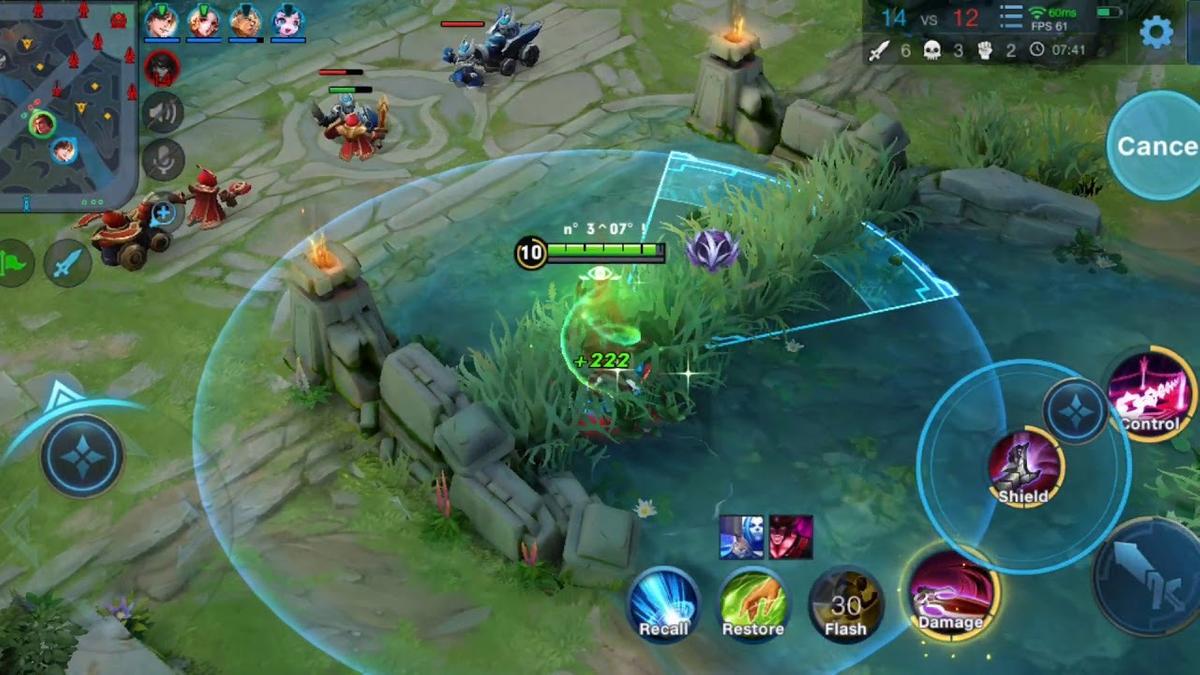1200x675 pixels.
Task: Open the scoreboard list icon
Action: (1011, 18)
